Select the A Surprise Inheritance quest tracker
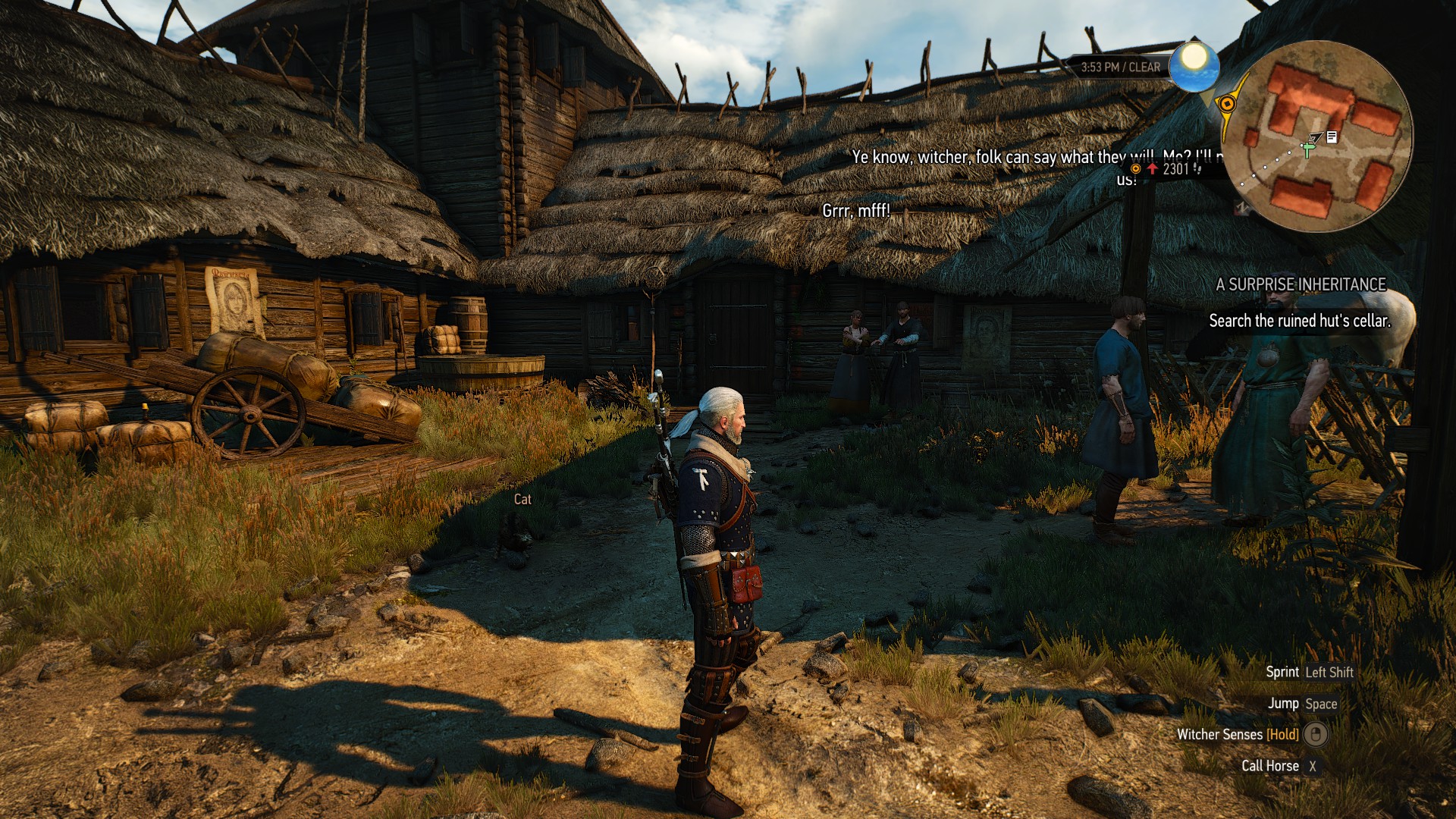Image resolution: width=1456 pixels, height=819 pixels. click(x=1301, y=284)
